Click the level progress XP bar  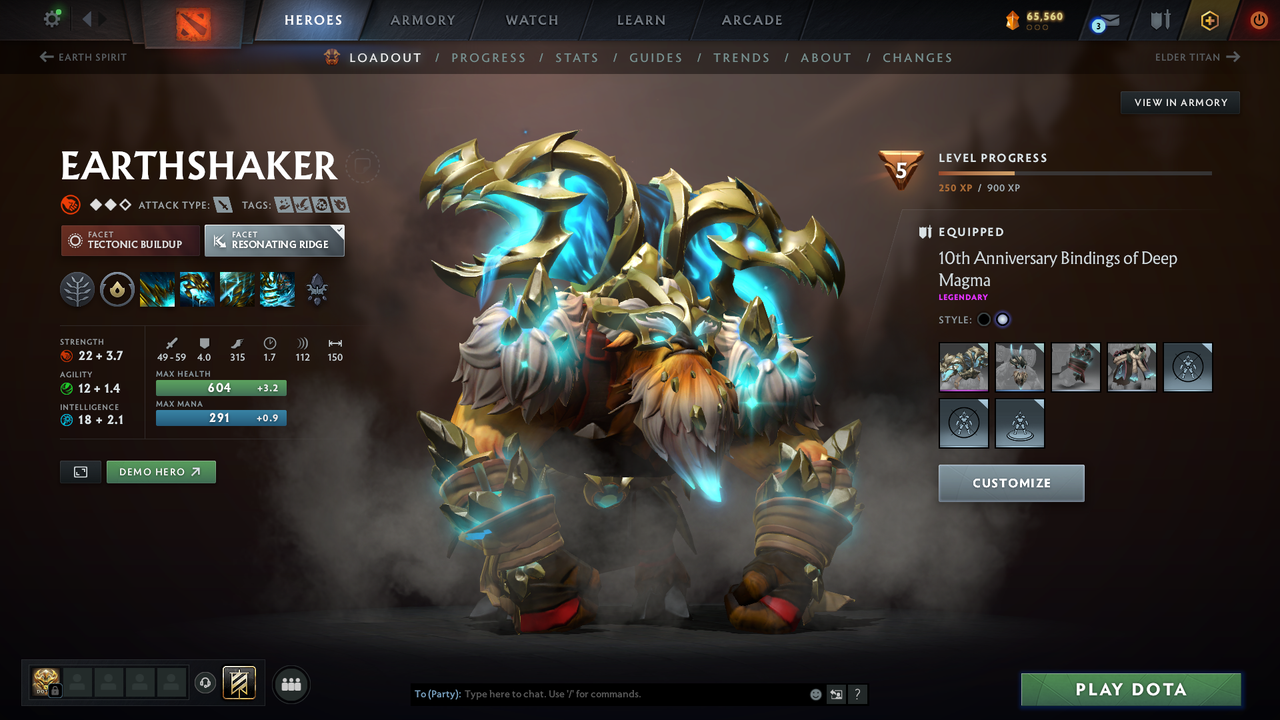pos(1075,172)
